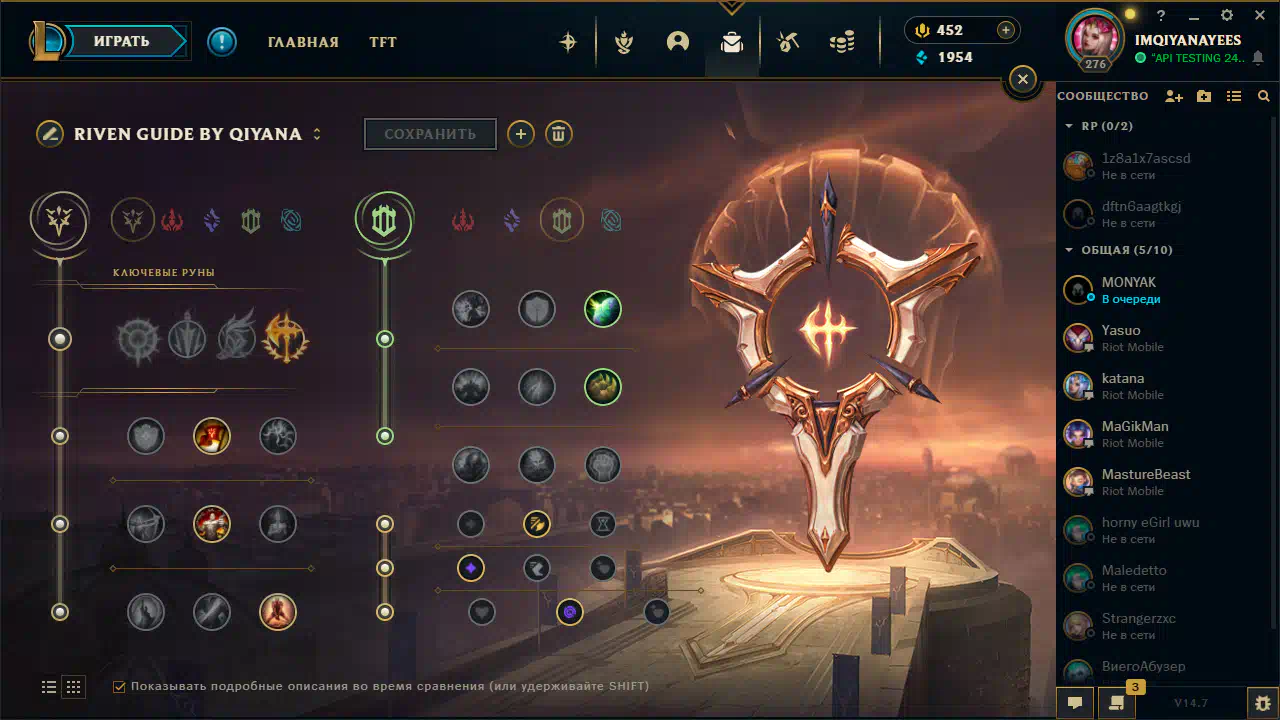
Task: Add a new rune page
Action: [x=520, y=134]
